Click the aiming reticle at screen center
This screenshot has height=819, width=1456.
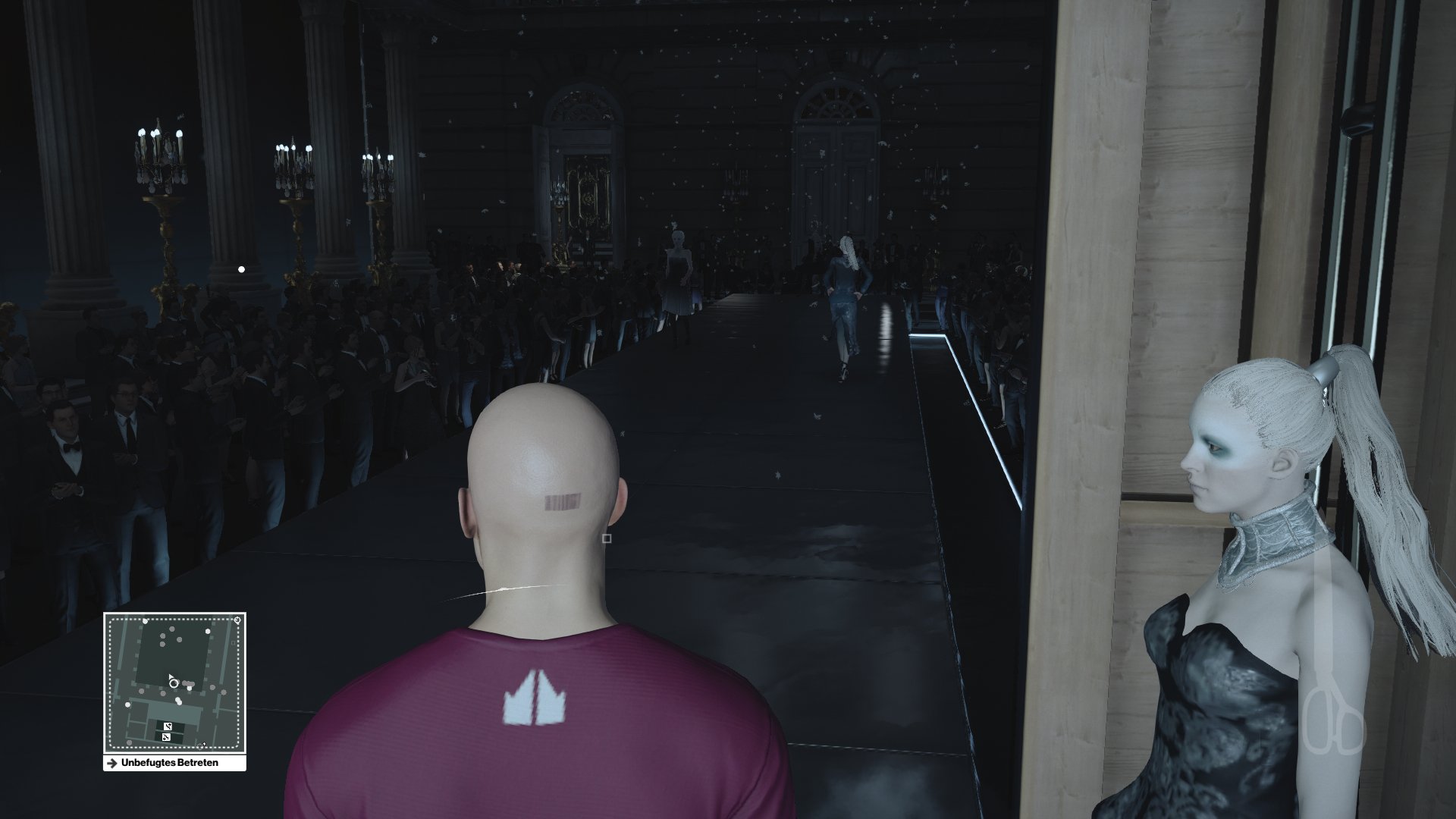[607, 538]
